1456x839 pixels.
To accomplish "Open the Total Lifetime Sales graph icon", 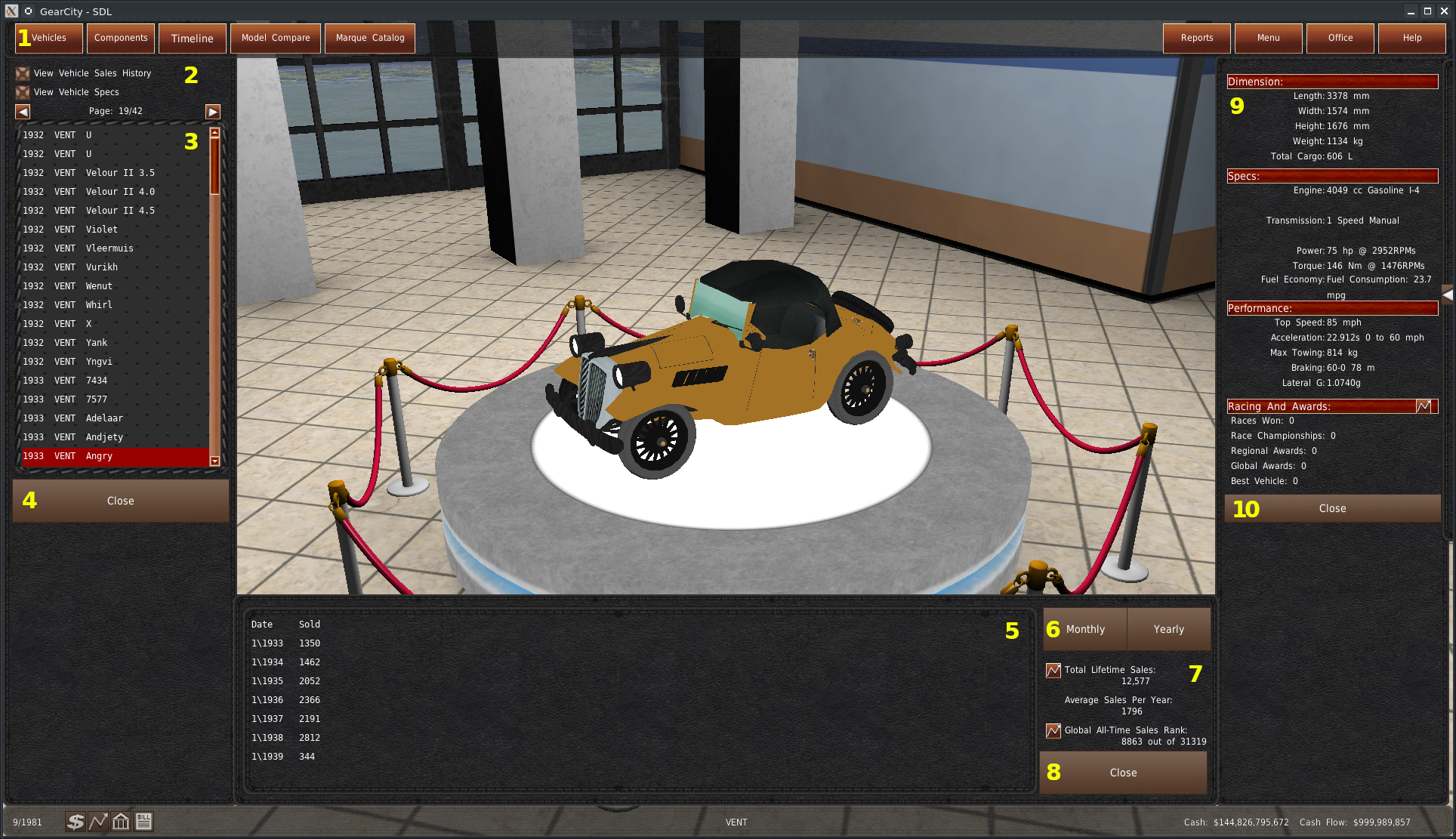I will point(1053,670).
